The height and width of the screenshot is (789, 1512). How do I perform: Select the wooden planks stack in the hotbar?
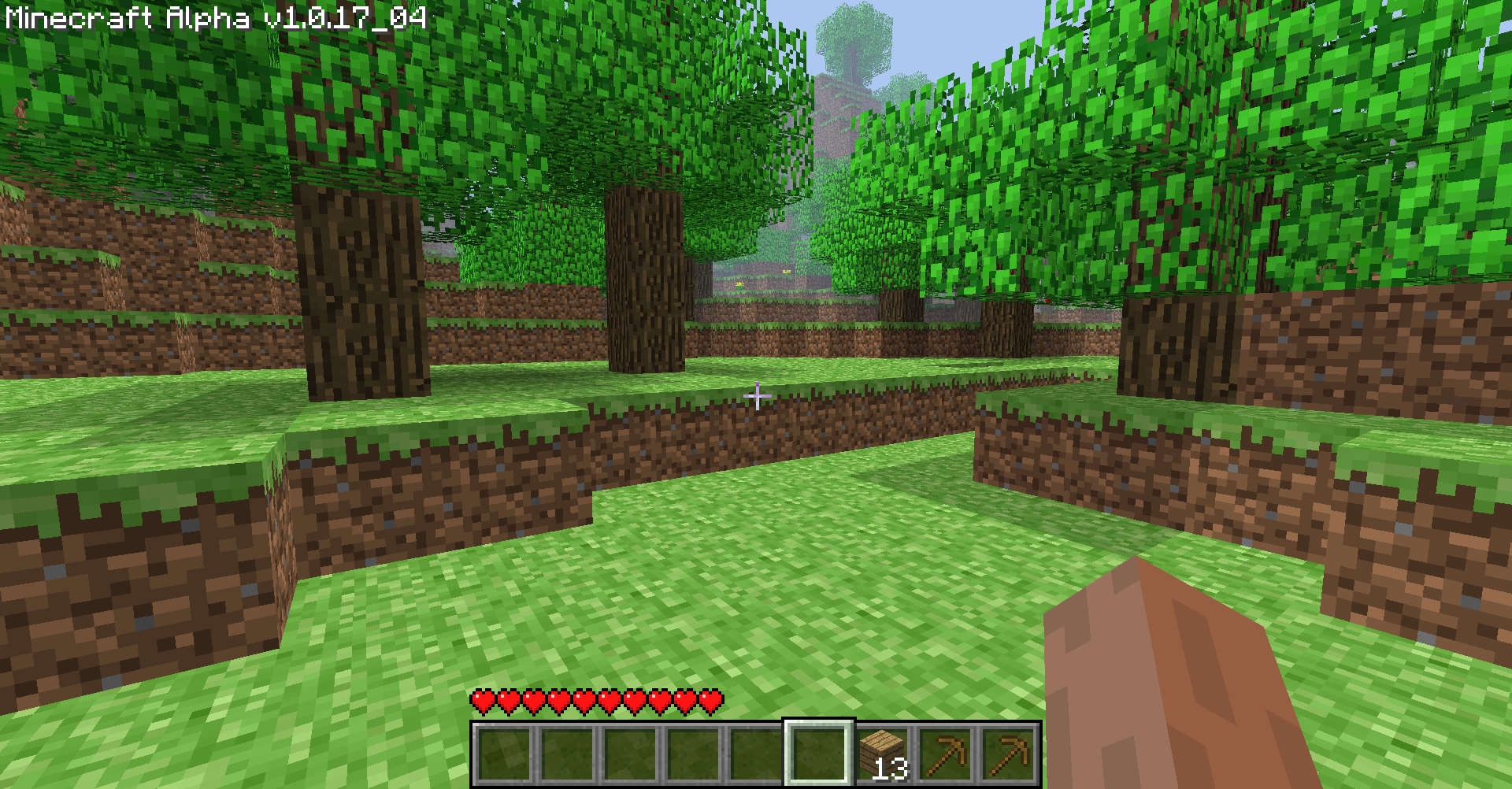[882, 752]
